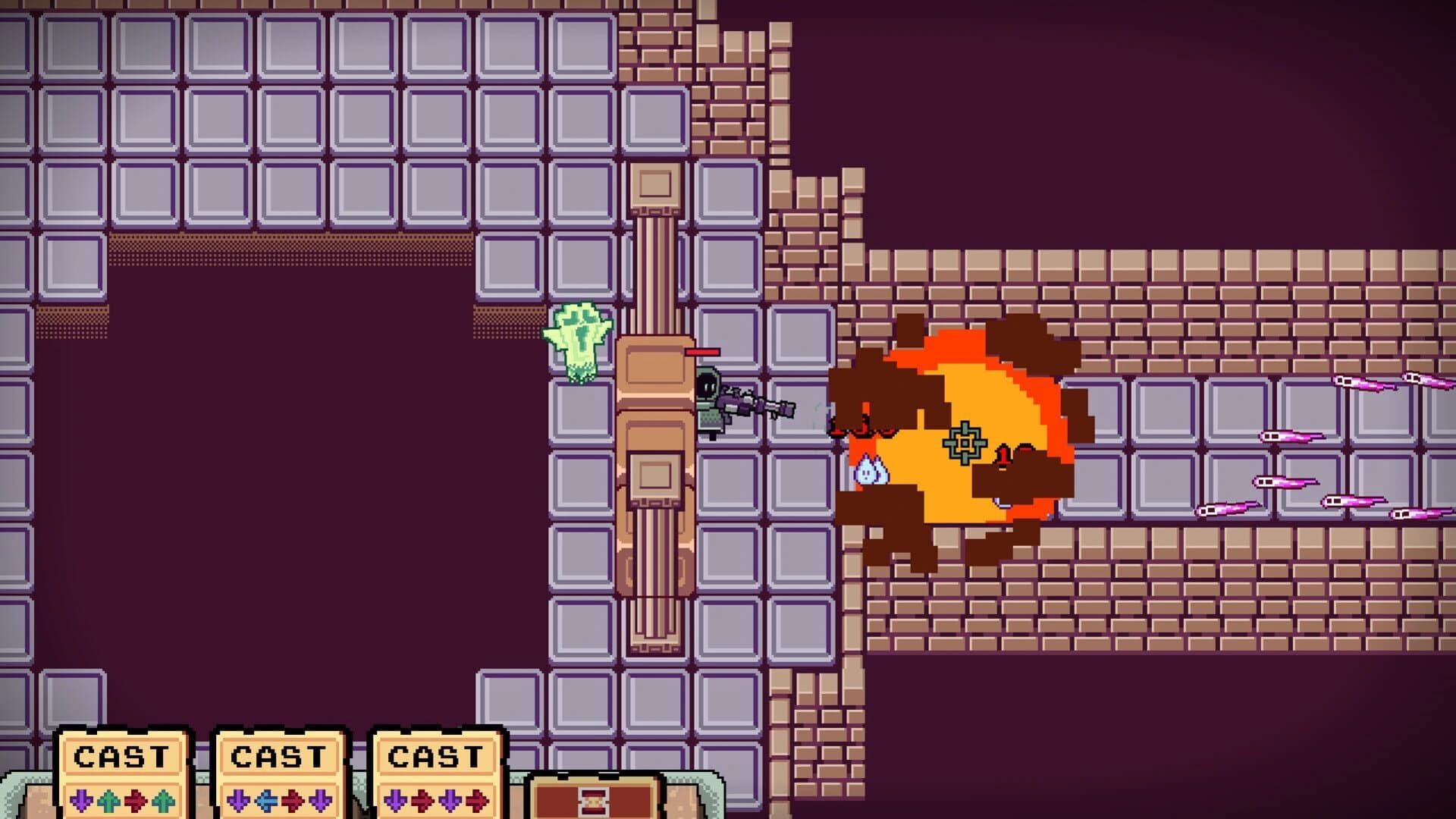Click the white droplet creature inside the explosion
1456x819 pixels.
click(x=870, y=472)
